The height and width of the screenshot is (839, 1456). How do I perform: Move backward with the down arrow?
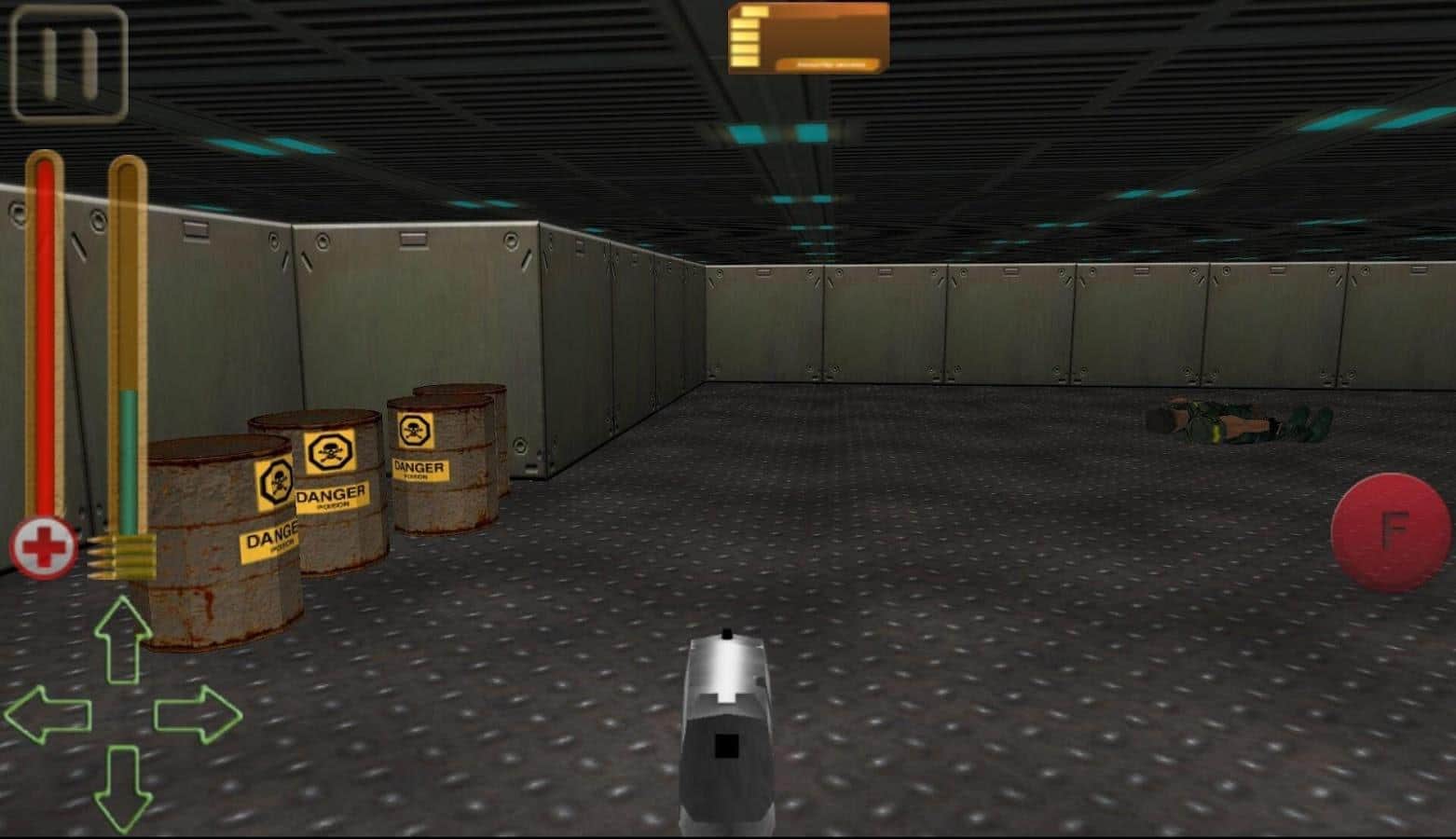click(x=123, y=788)
